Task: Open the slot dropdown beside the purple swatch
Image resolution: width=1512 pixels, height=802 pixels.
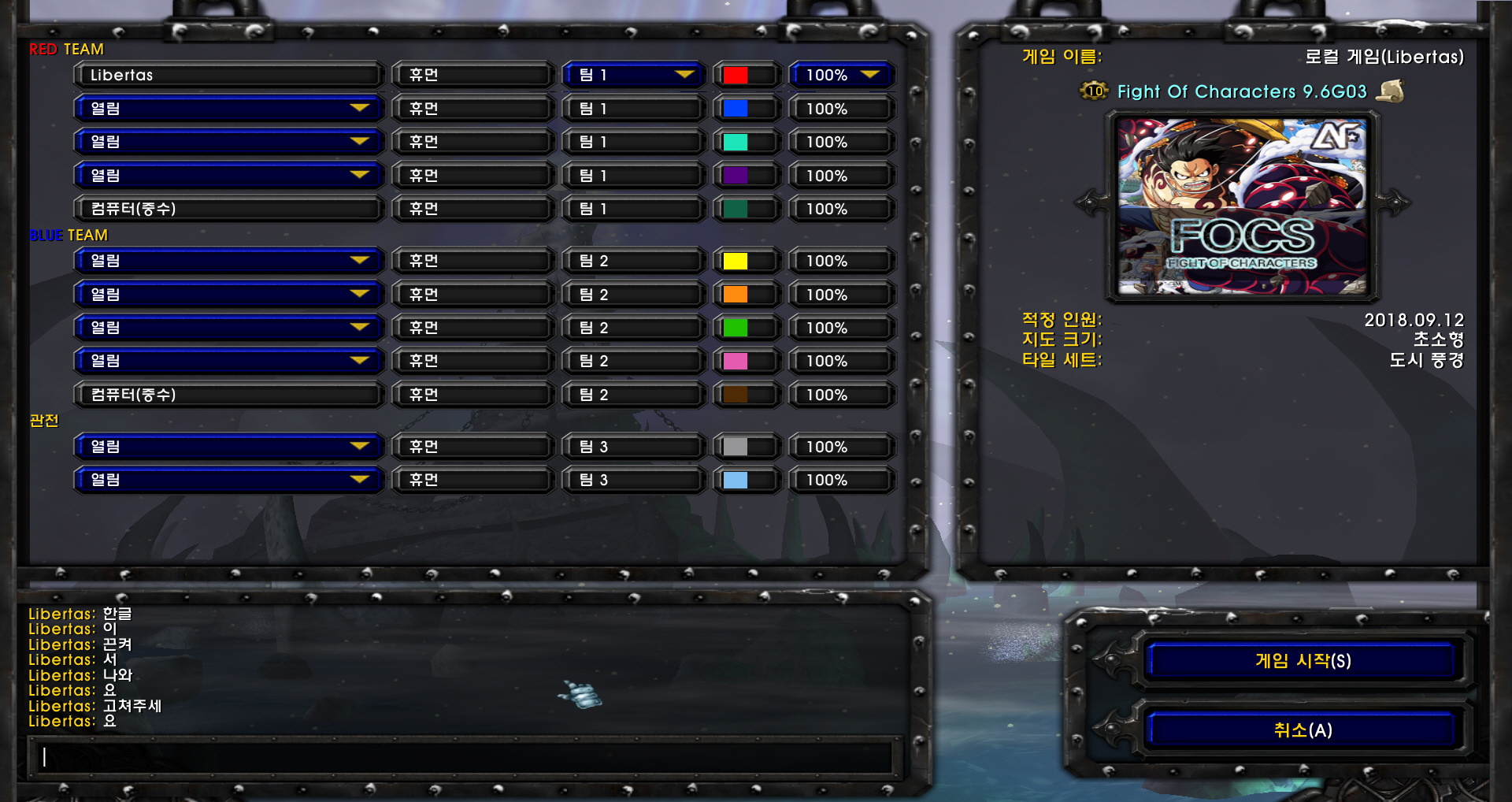Action: click(x=228, y=176)
